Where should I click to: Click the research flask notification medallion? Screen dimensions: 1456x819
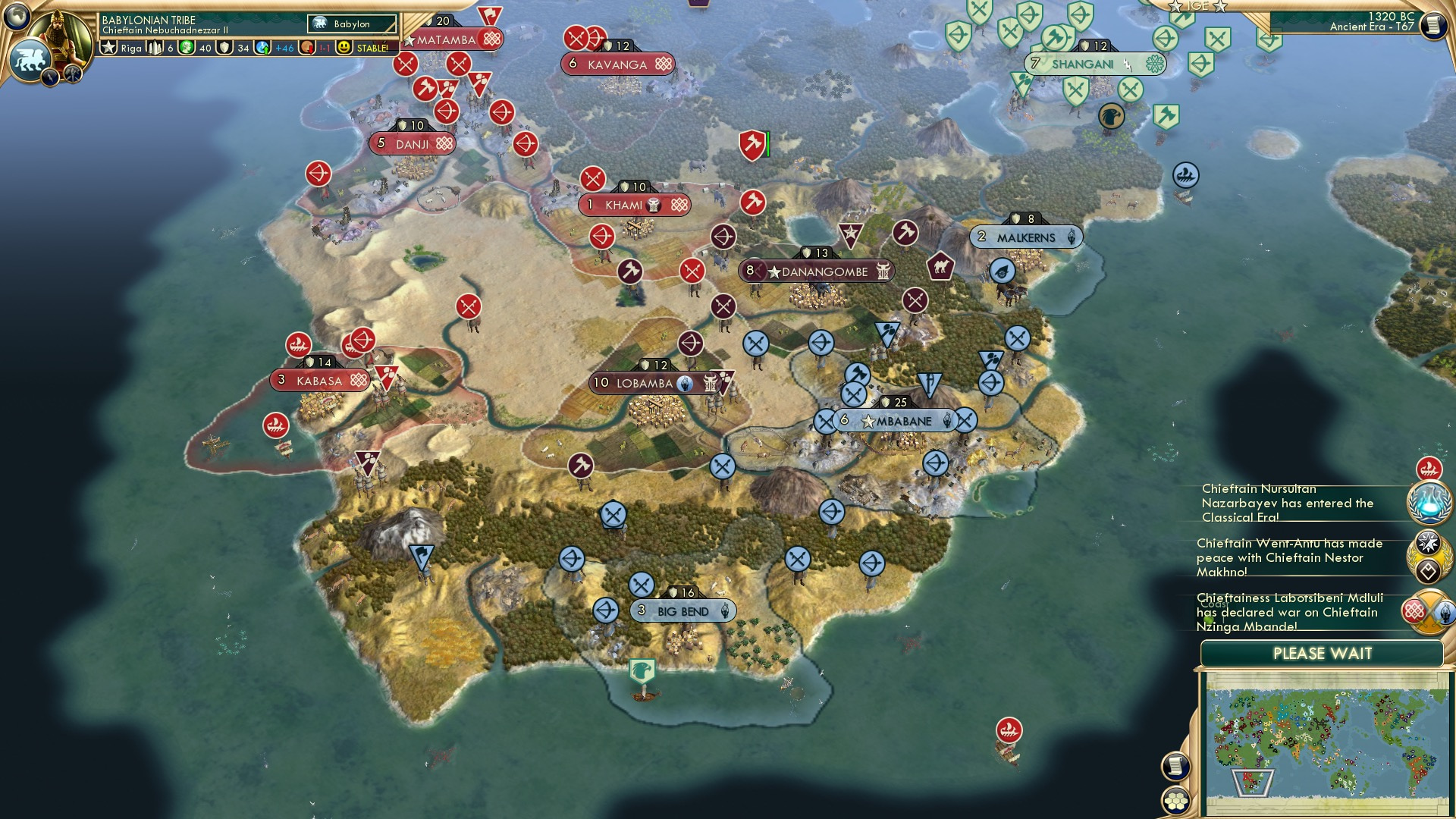pyautogui.click(x=1429, y=502)
